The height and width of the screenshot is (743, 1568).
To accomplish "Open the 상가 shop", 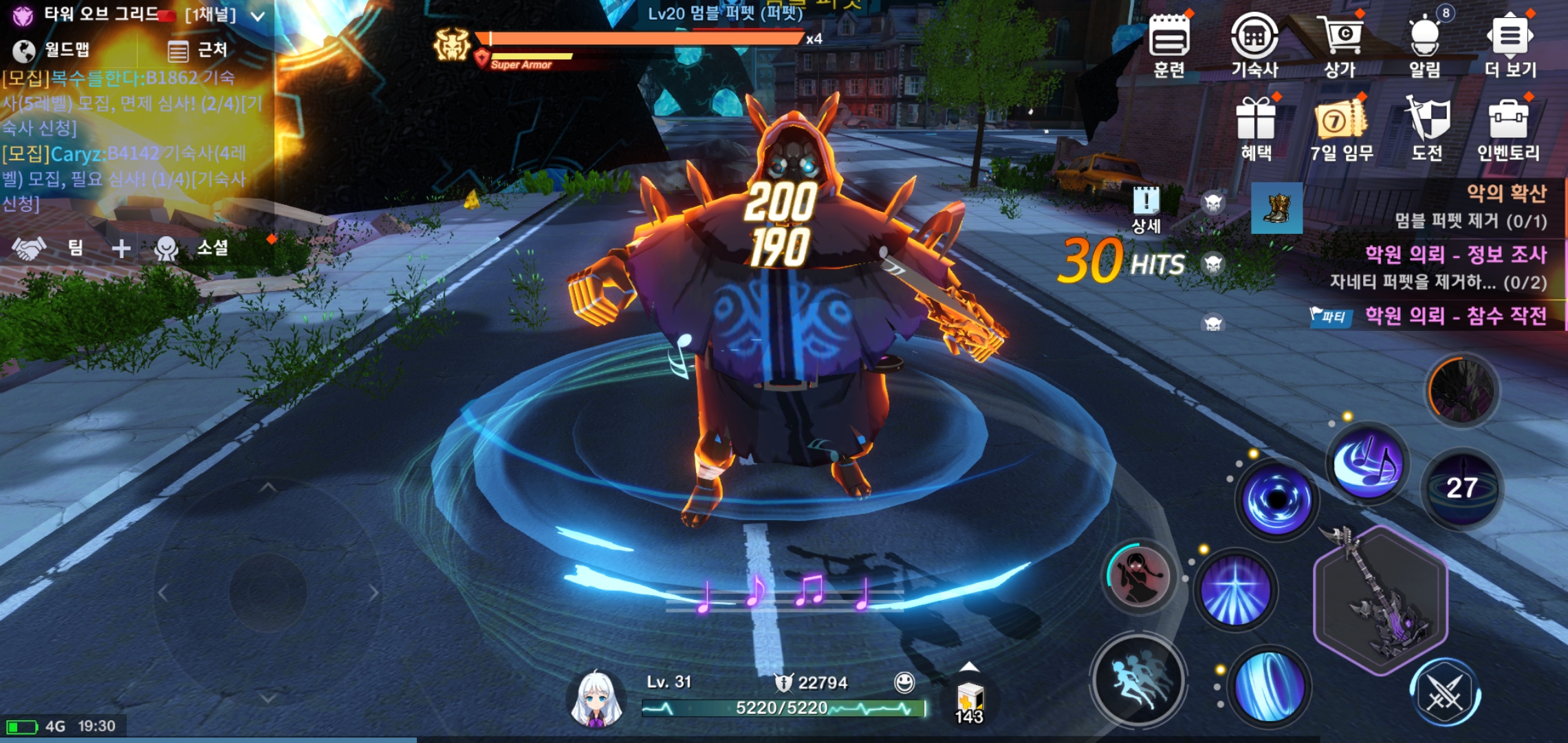I will point(1340,43).
